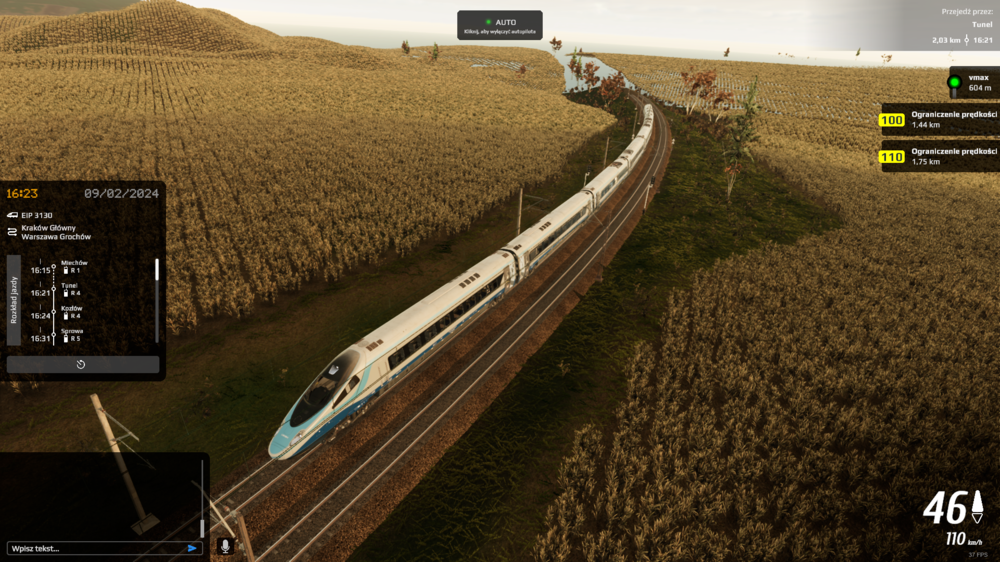
Task: Send the chat message with the blue arrow
Action: [192, 548]
